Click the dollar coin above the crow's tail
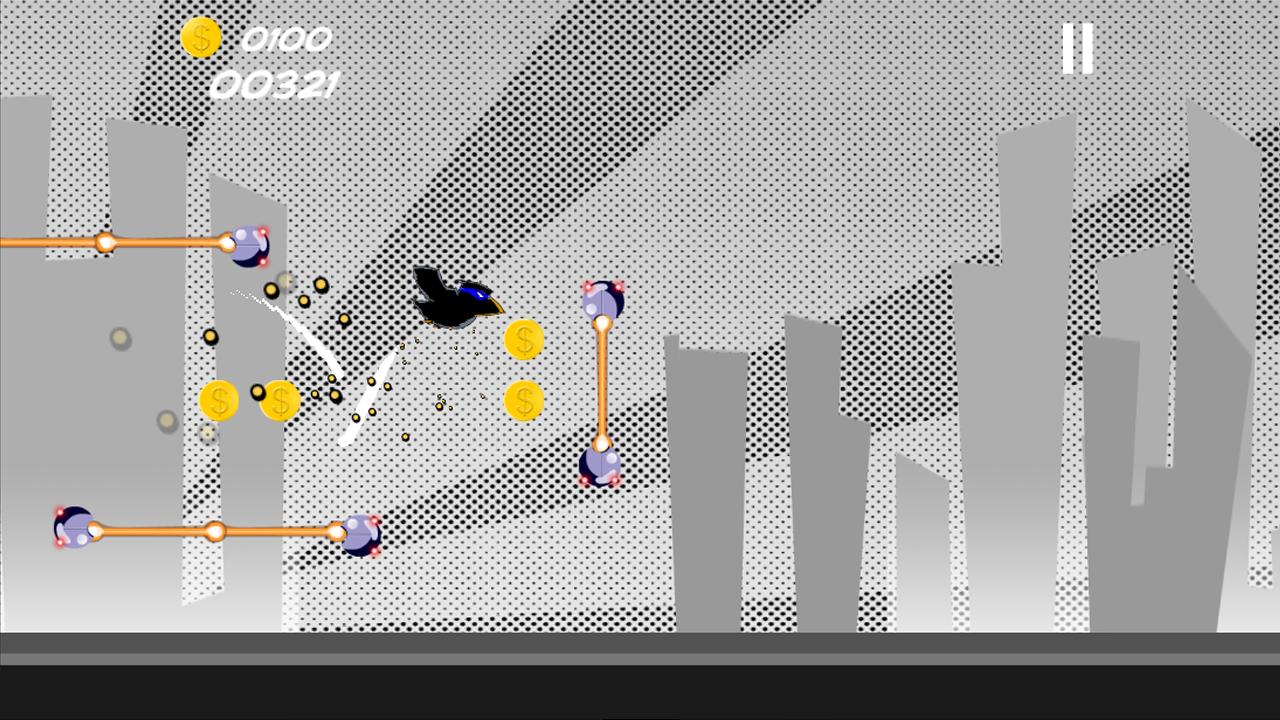 [524, 340]
